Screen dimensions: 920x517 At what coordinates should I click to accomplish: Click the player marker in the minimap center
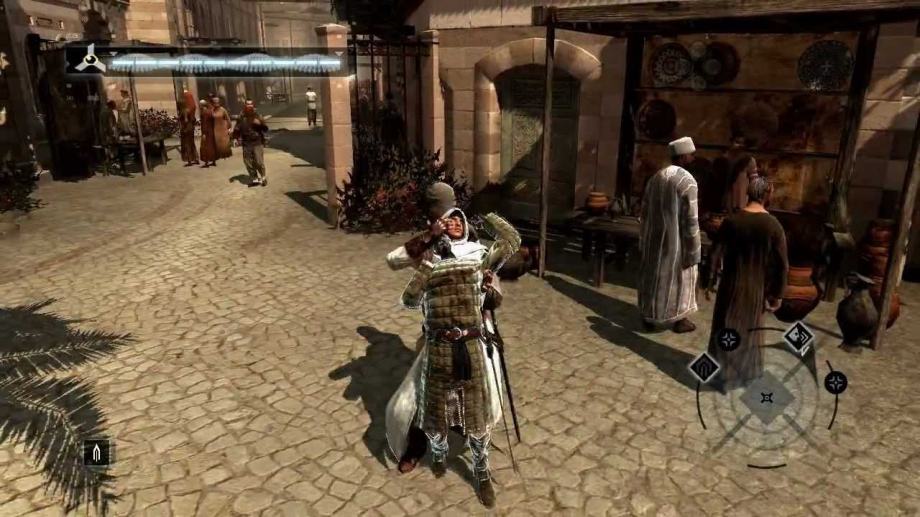pos(767,398)
